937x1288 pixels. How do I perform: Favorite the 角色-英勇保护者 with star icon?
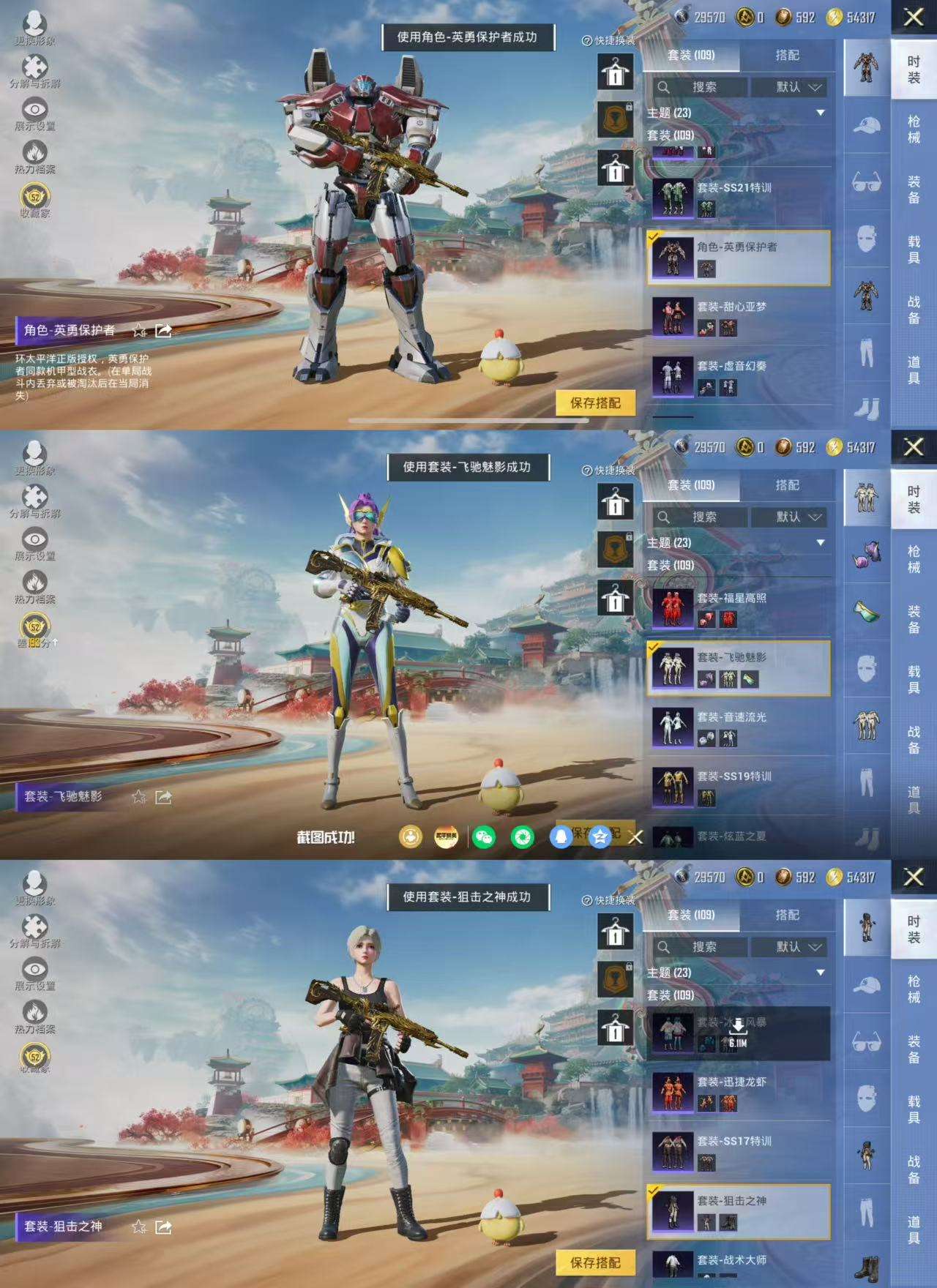click(139, 331)
